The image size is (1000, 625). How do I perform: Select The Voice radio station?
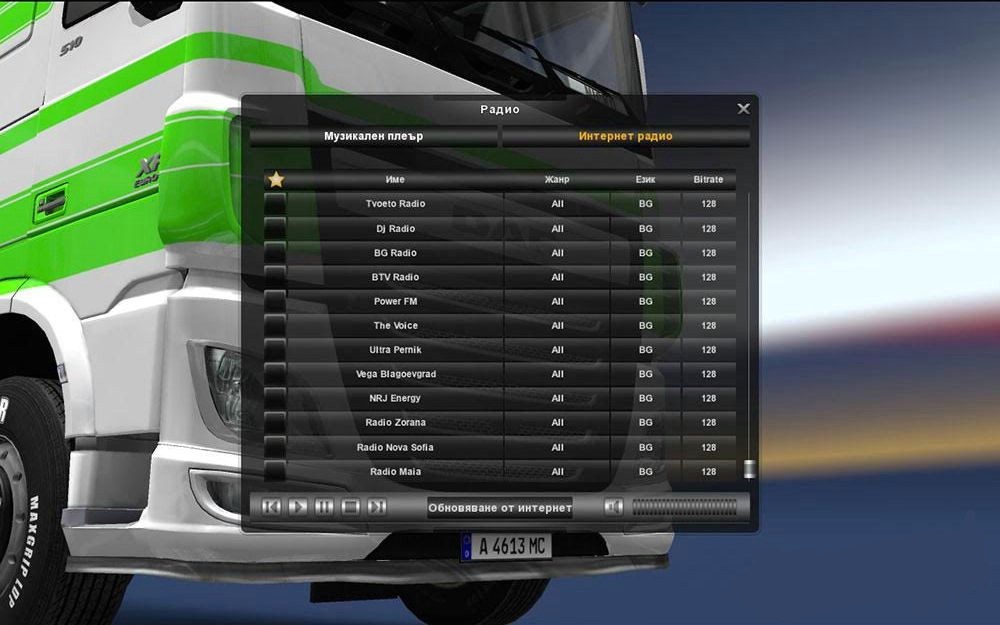pyautogui.click(x=395, y=326)
